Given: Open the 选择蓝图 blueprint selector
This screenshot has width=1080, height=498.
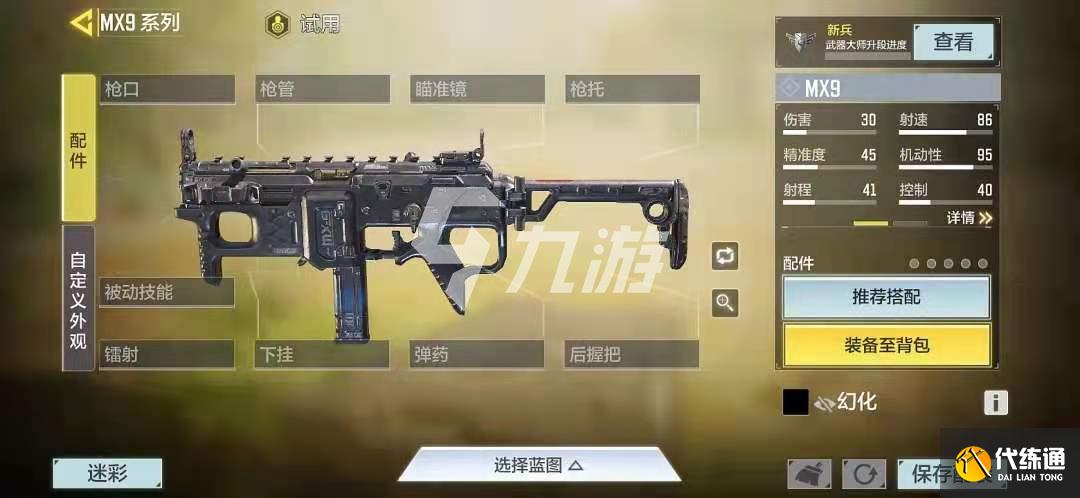Looking at the screenshot, I should tap(538, 465).
